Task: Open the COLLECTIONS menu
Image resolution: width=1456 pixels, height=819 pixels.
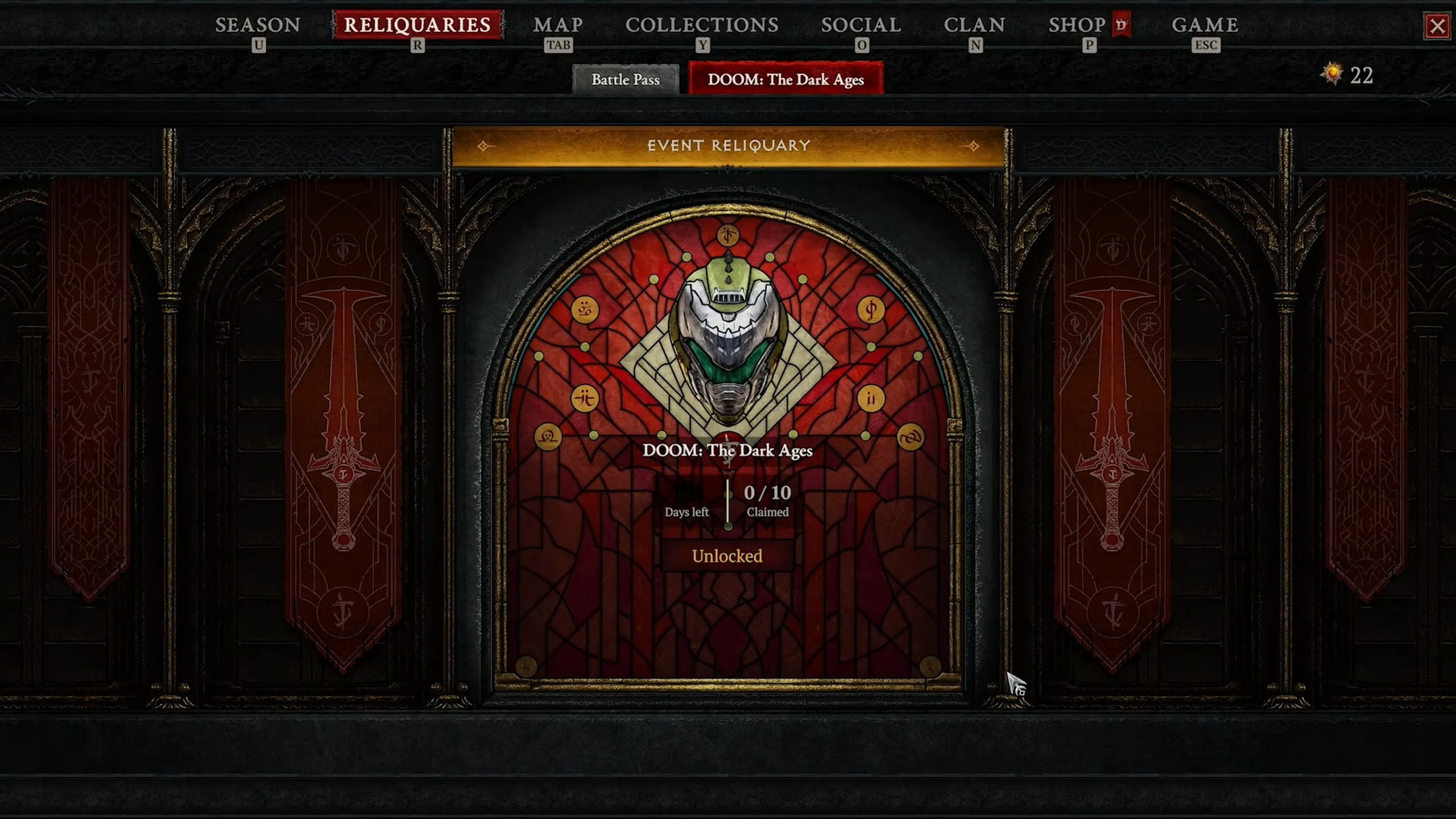Action: [701, 26]
